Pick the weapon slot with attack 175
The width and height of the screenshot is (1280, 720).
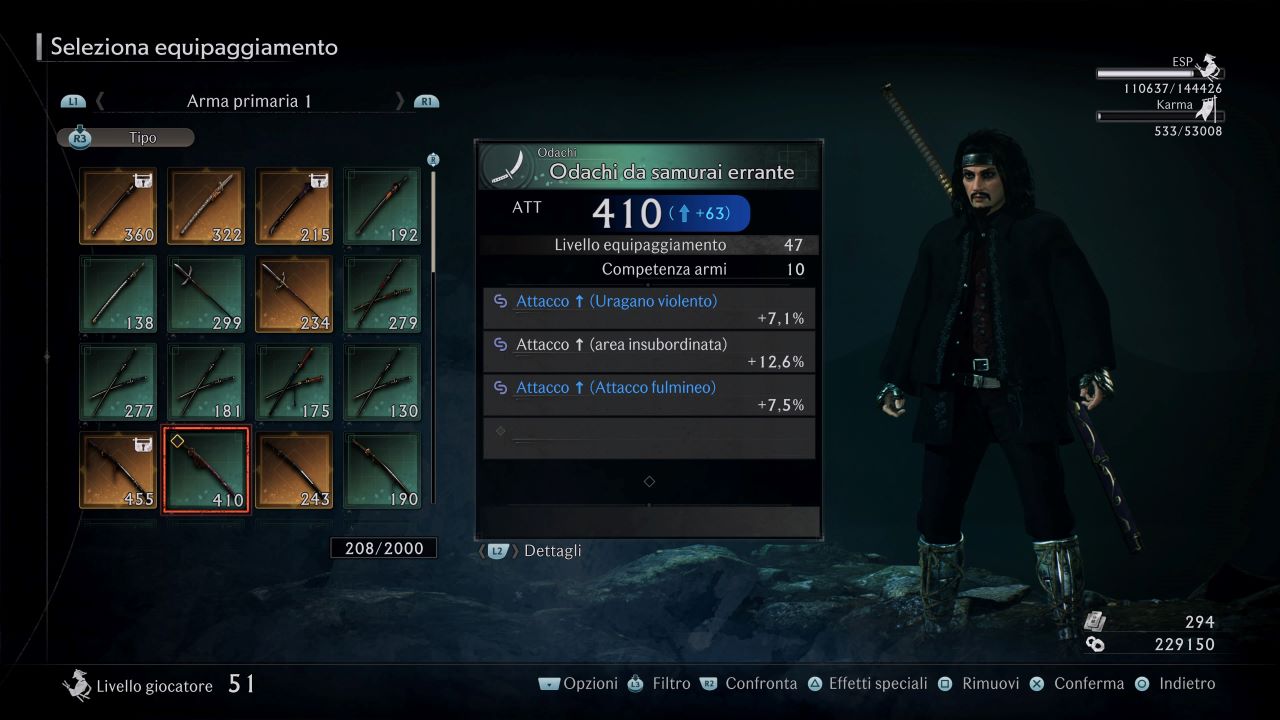(x=294, y=382)
